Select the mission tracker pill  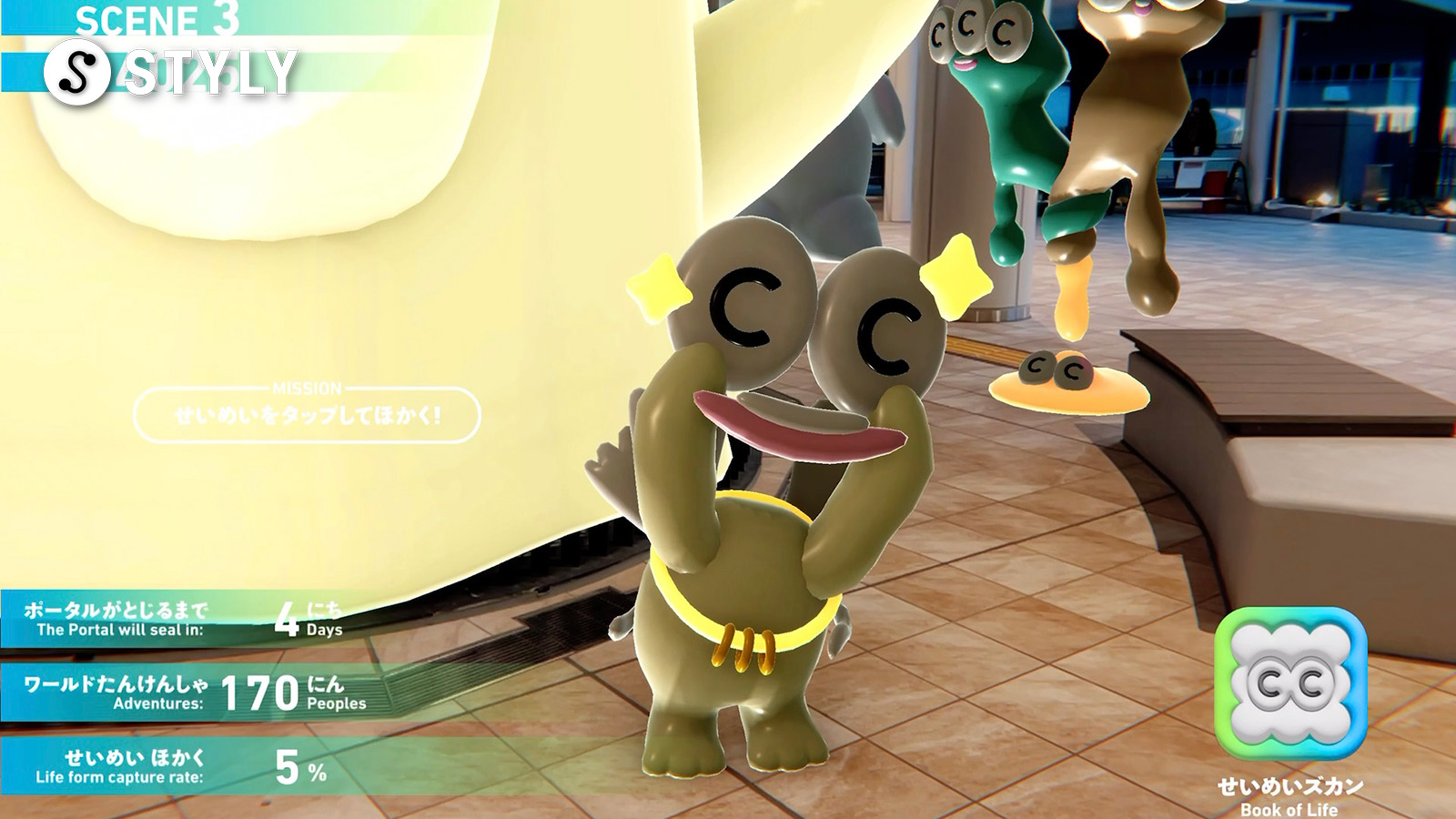tap(307, 415)
